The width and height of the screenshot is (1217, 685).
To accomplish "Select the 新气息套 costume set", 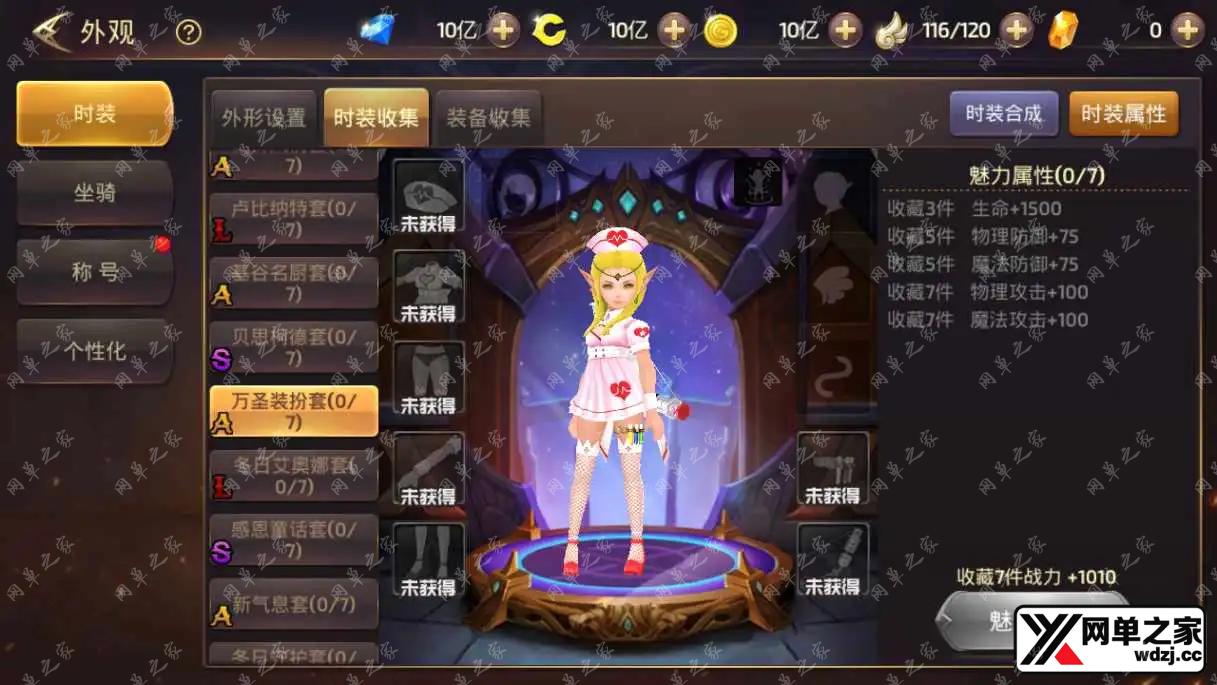I will point(294,604).
